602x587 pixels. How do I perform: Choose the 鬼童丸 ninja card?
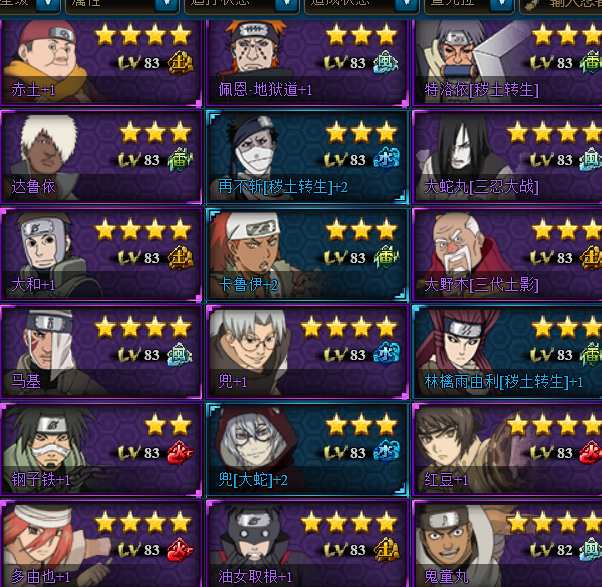508,545
